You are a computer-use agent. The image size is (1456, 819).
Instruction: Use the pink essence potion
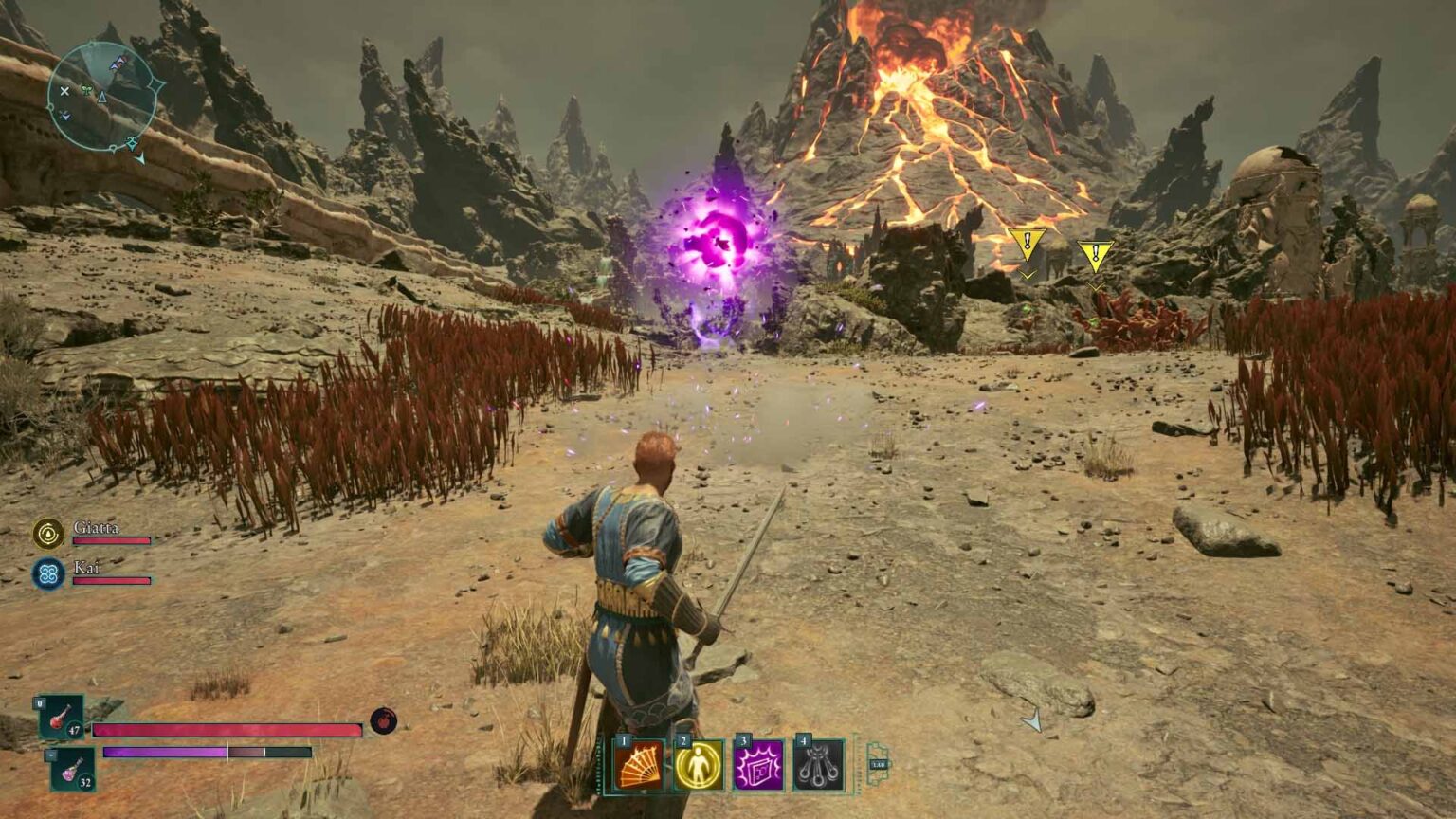tap(72, 769)
